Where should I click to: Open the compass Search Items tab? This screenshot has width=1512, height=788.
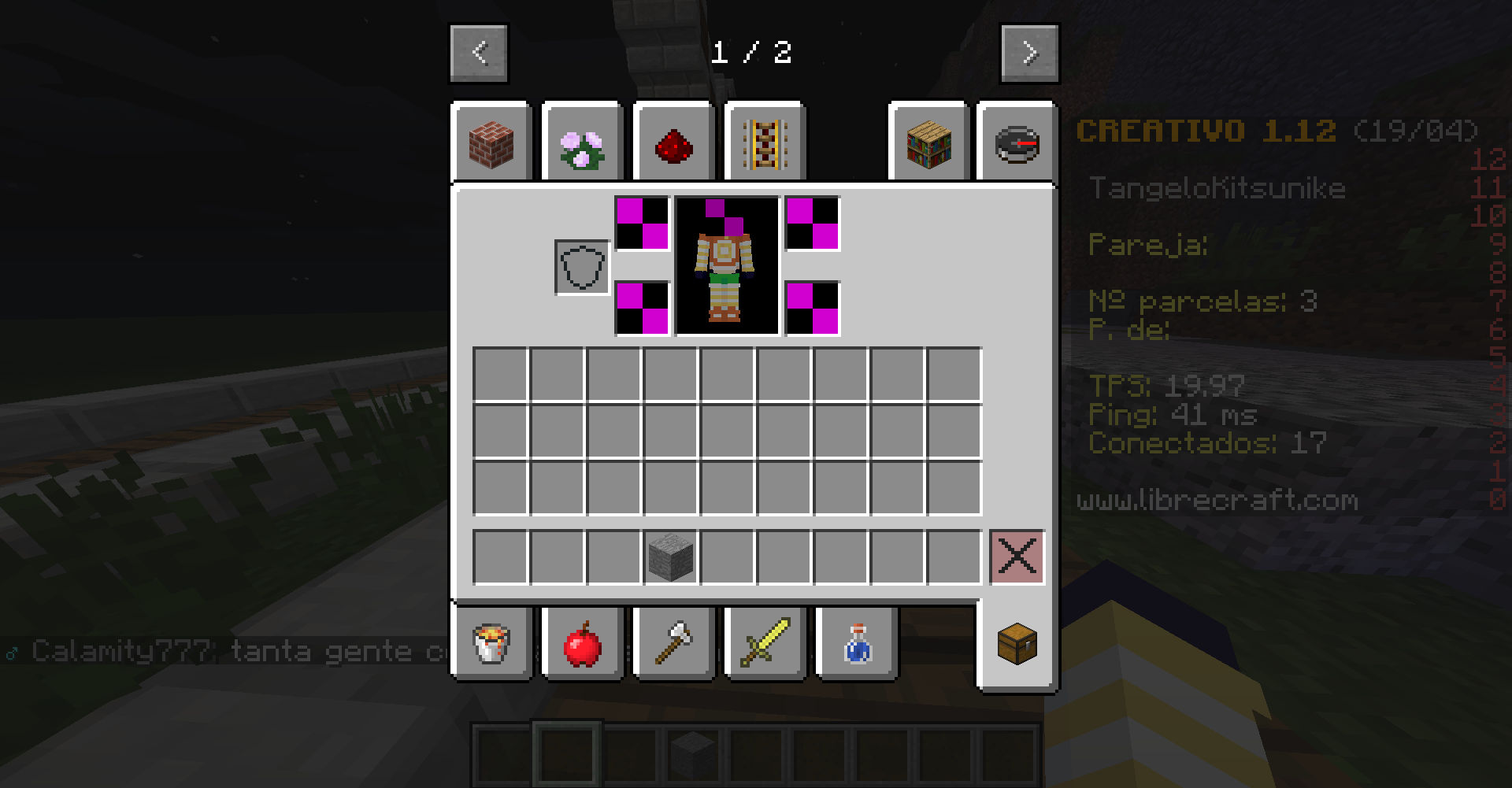point(1017,145)
